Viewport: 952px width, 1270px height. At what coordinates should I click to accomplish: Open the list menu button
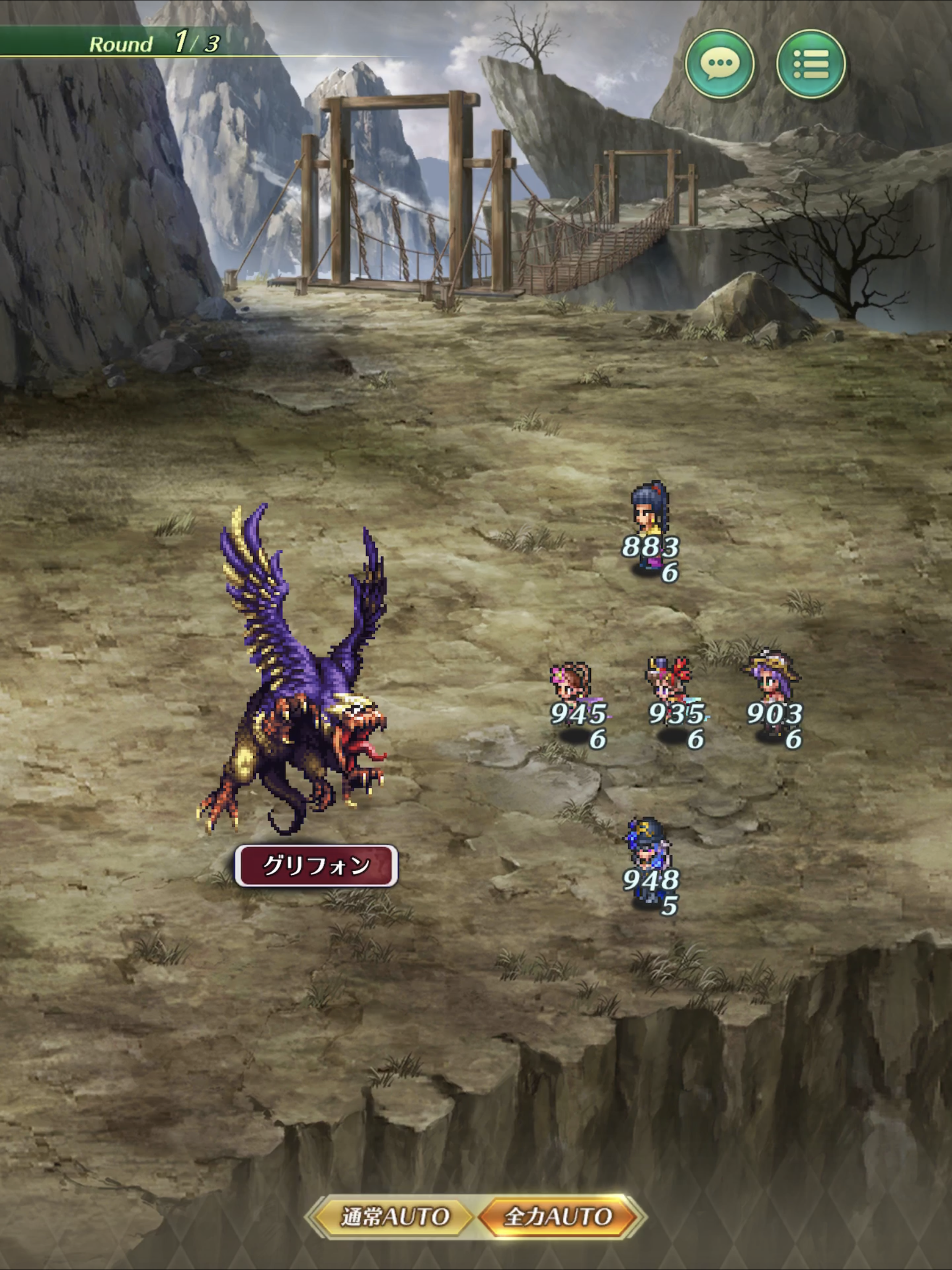(810, 64)
